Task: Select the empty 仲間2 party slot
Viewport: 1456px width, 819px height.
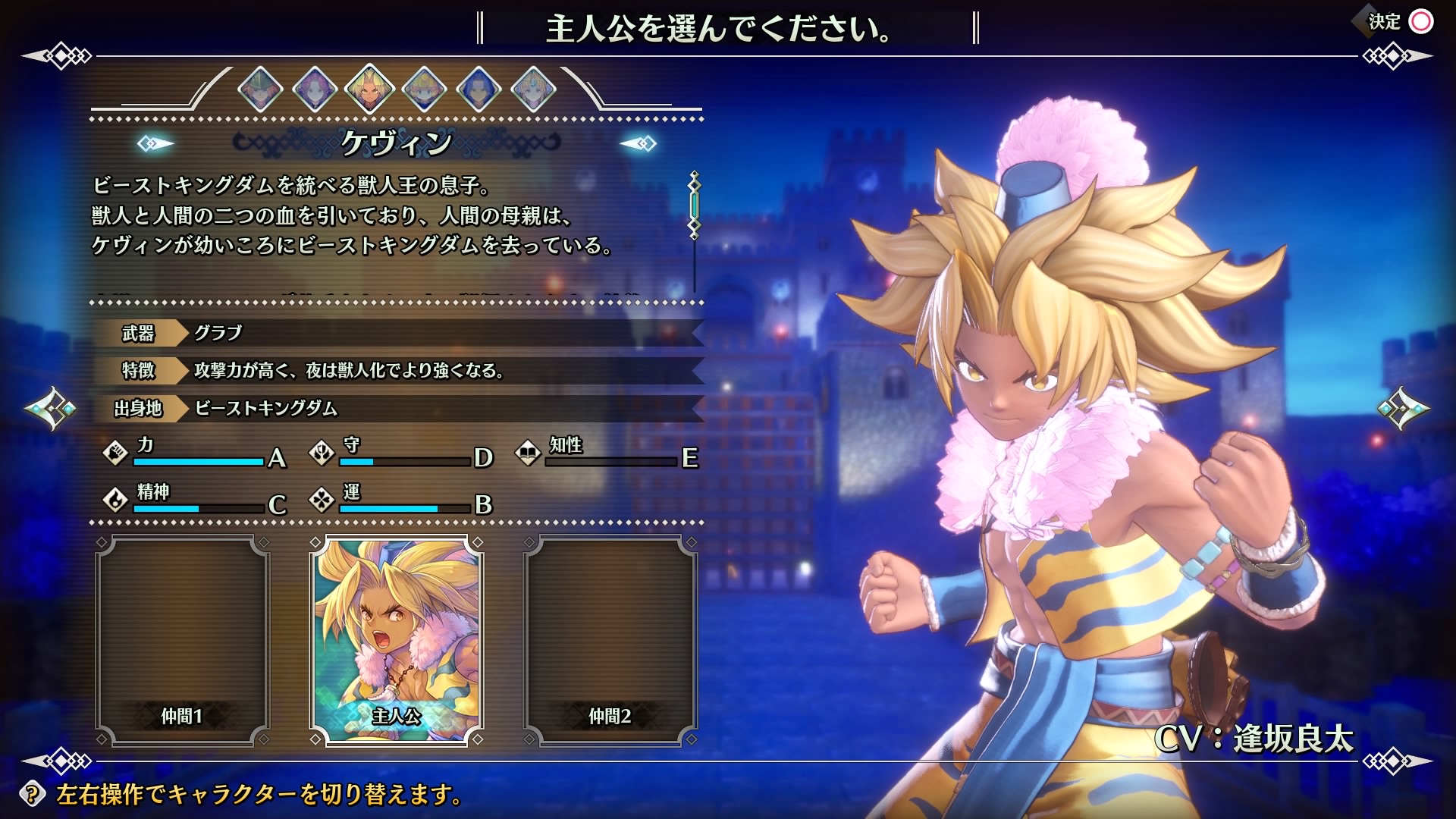Action: click(x=610, y=641)
